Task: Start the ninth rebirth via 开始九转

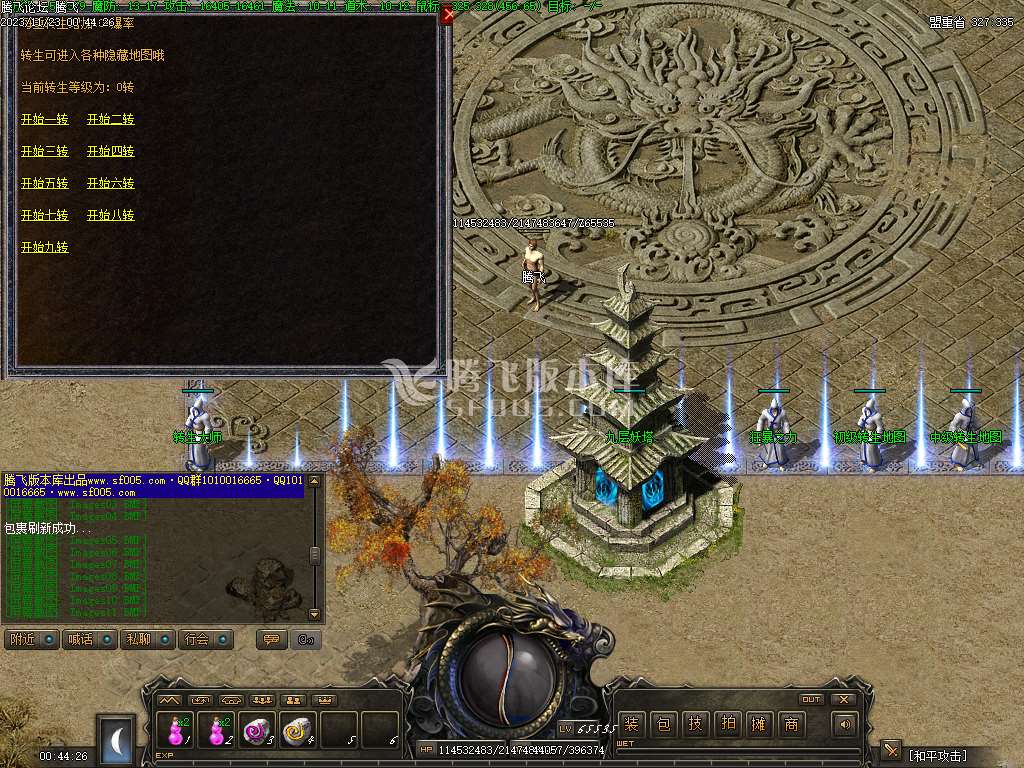Action: (x=45, y=247)
